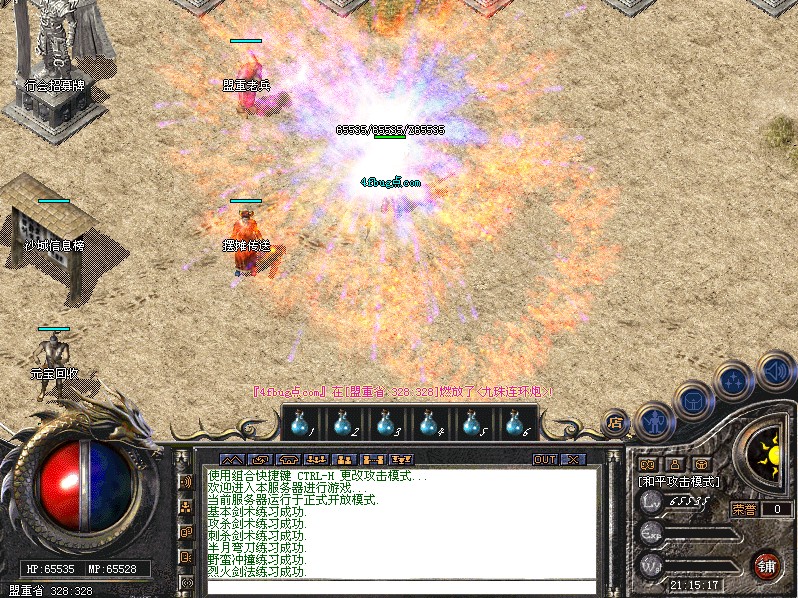This screenshot has height=598, width=798.
Task: Close the game with the X button
Action: 573,460
